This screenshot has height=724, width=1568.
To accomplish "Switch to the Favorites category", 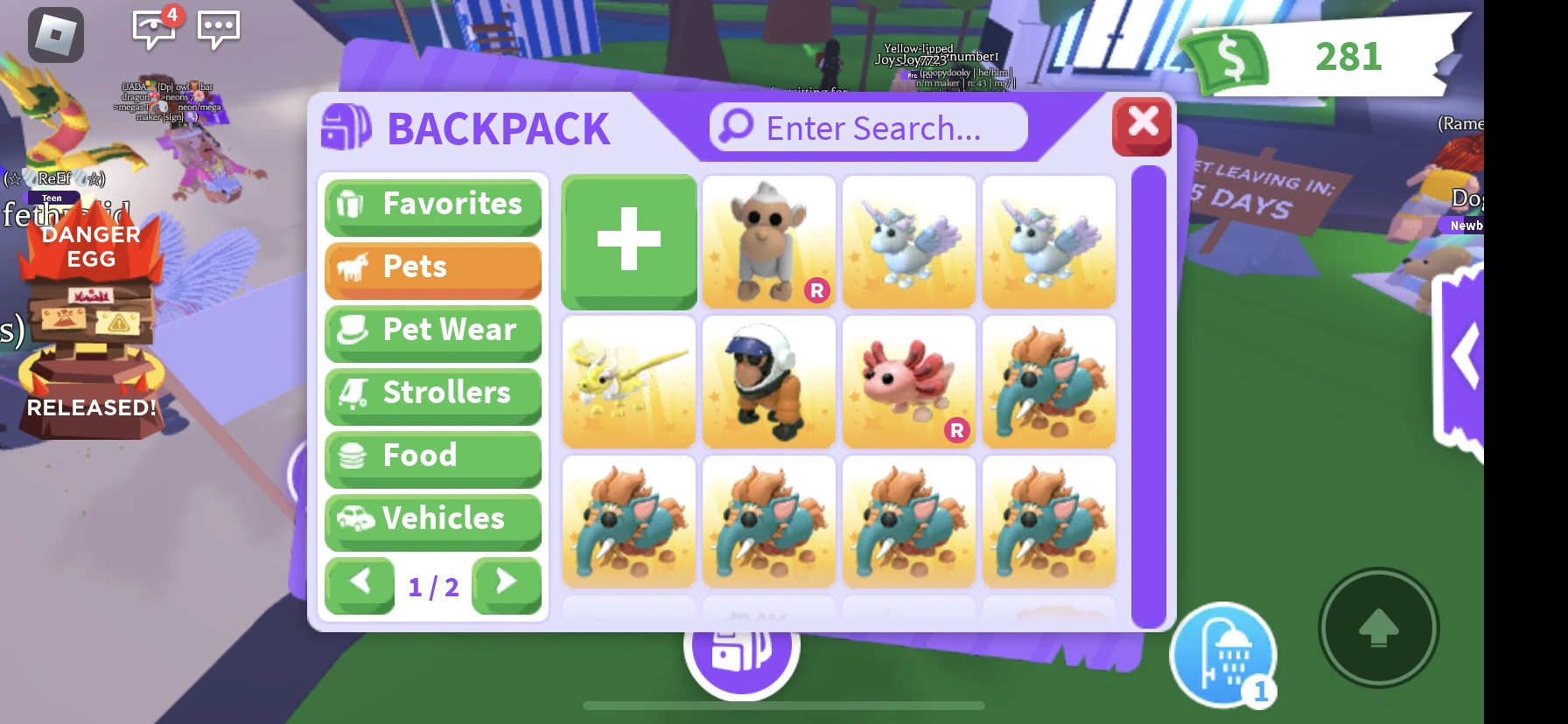I will 432,205.
